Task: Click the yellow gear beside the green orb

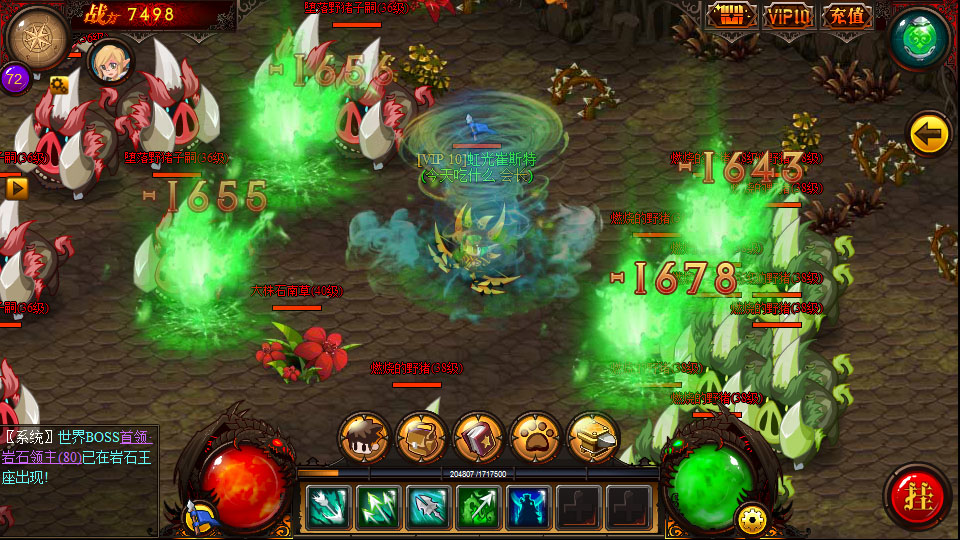Action: 750,517
